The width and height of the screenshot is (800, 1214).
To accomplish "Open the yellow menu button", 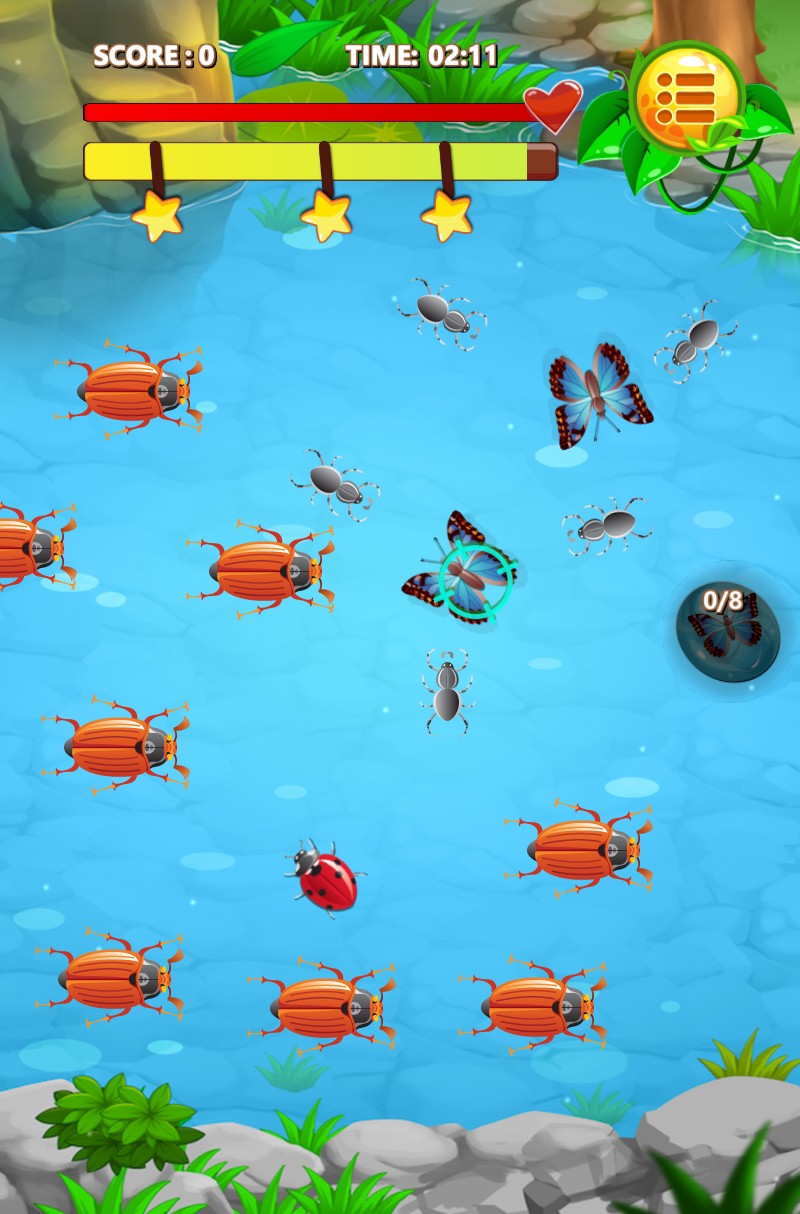I will [x=686, y=97].
